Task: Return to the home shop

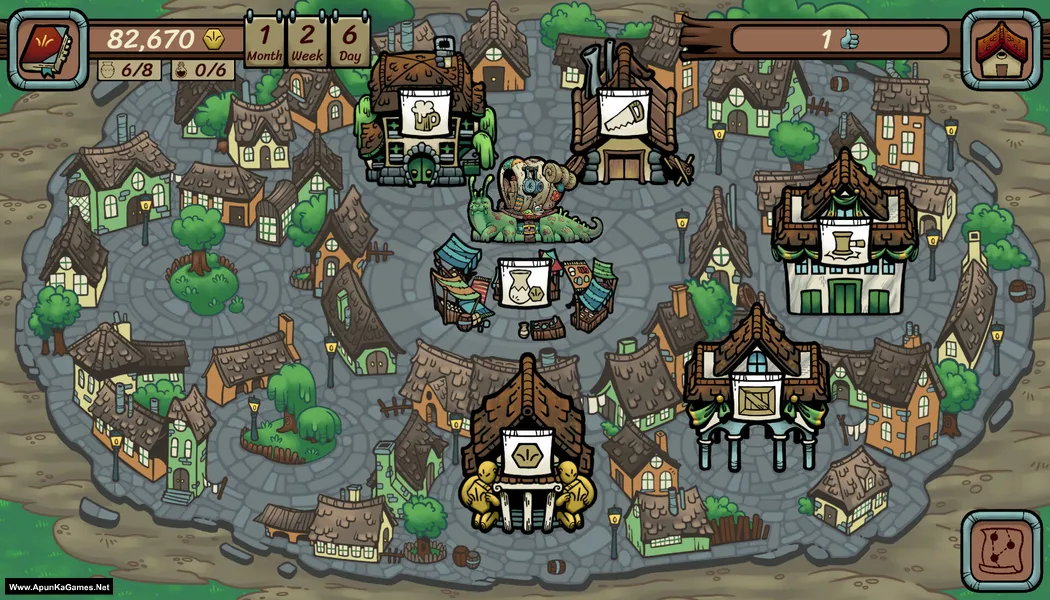Action: pos(1001,49)
